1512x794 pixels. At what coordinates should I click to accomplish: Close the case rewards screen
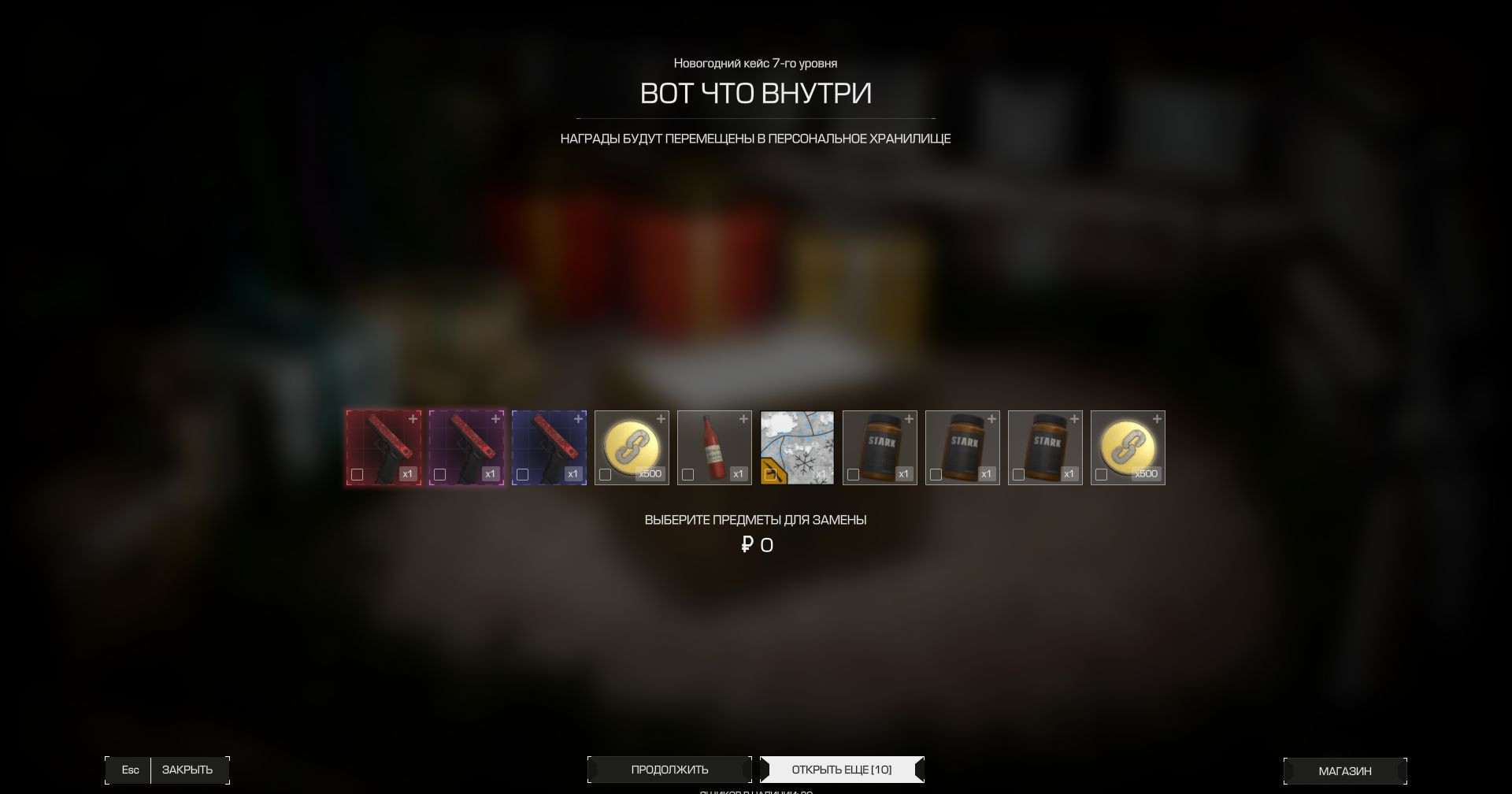(187, 770)
